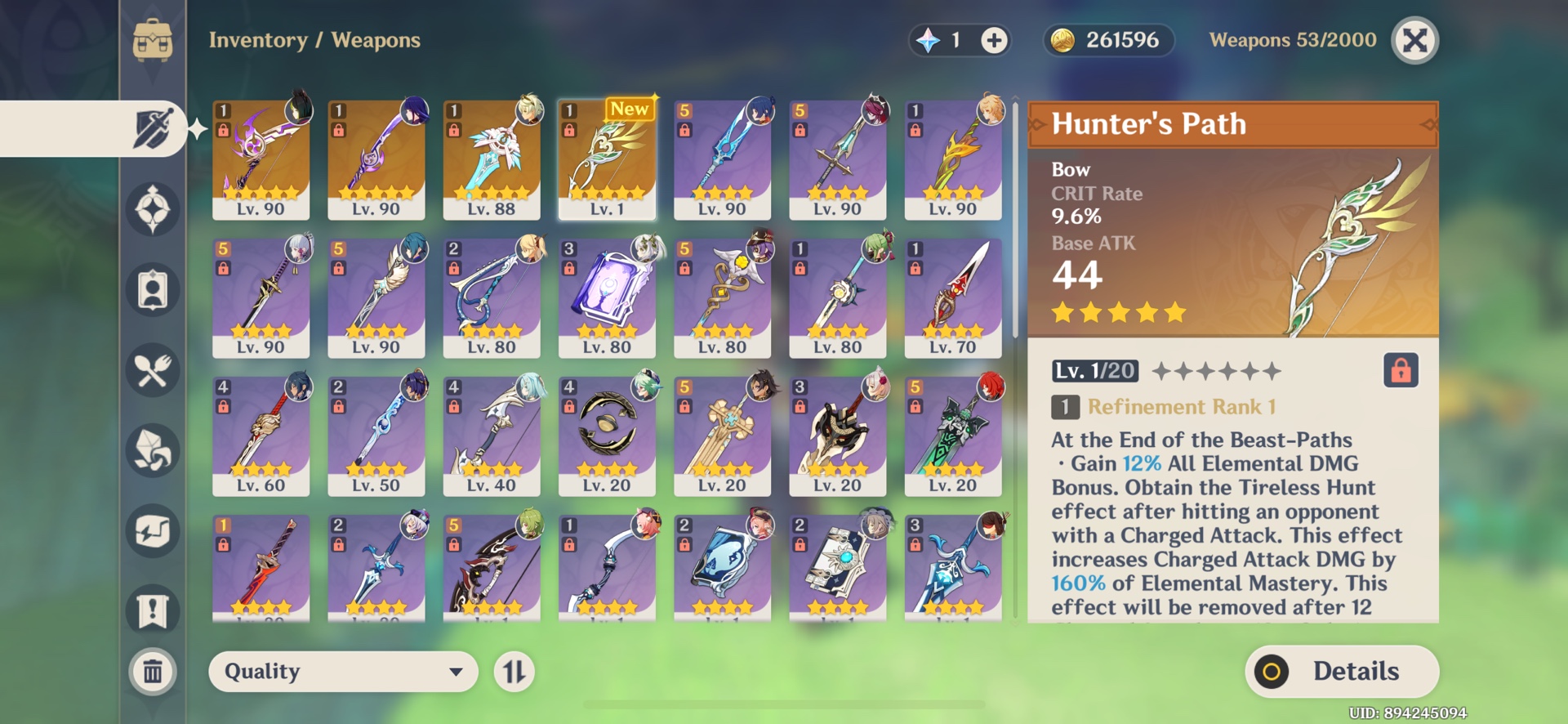Expand the weapon description text panel
Screen dimensions: 1568x724
(x=1225, y=523)
